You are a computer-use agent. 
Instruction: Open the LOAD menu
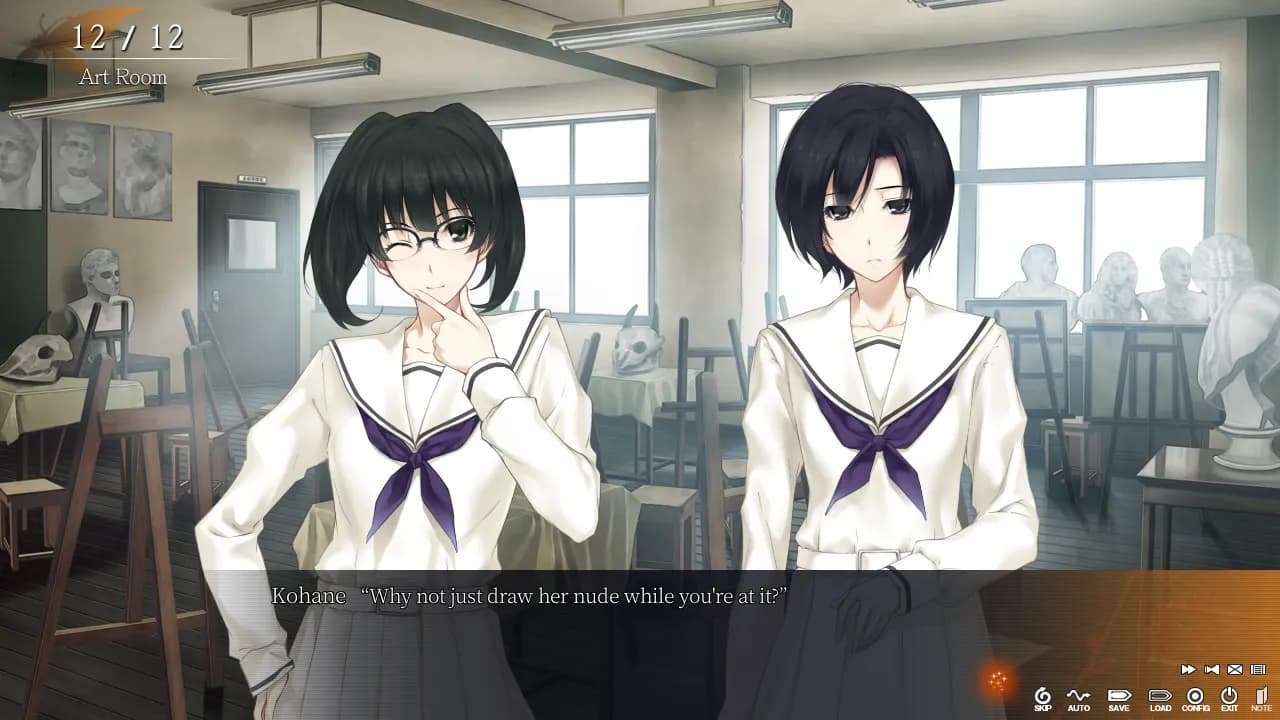pos(1160,698)
